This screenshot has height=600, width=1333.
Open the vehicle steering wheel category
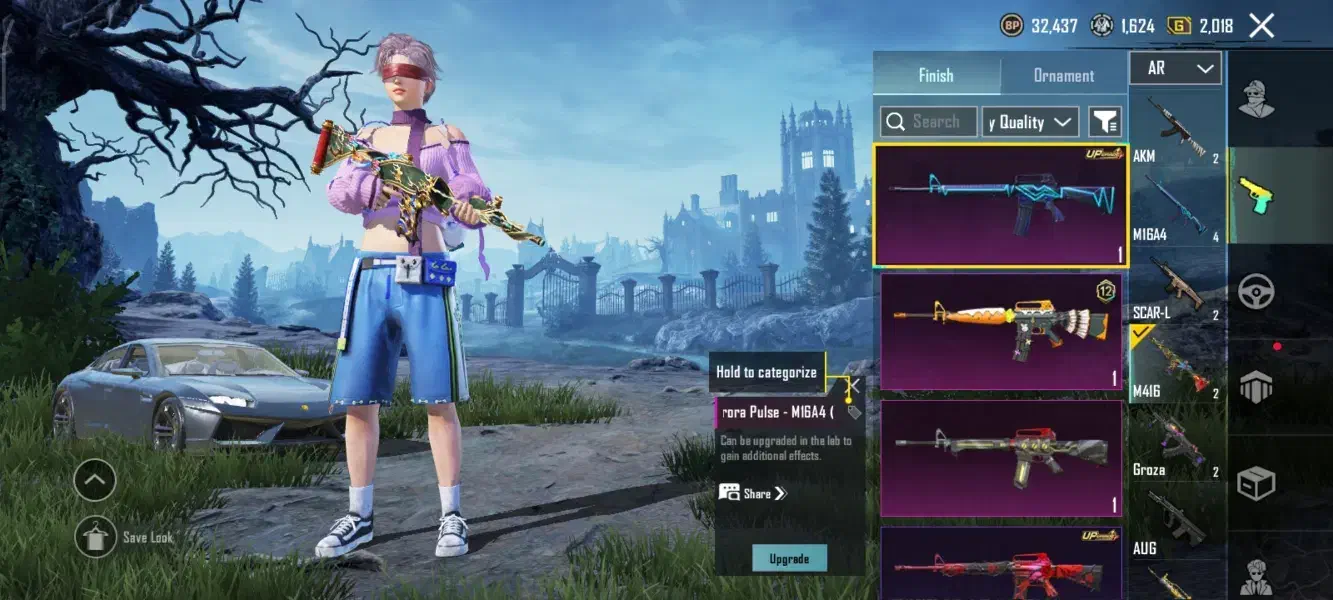click(x=1256, y=292)
